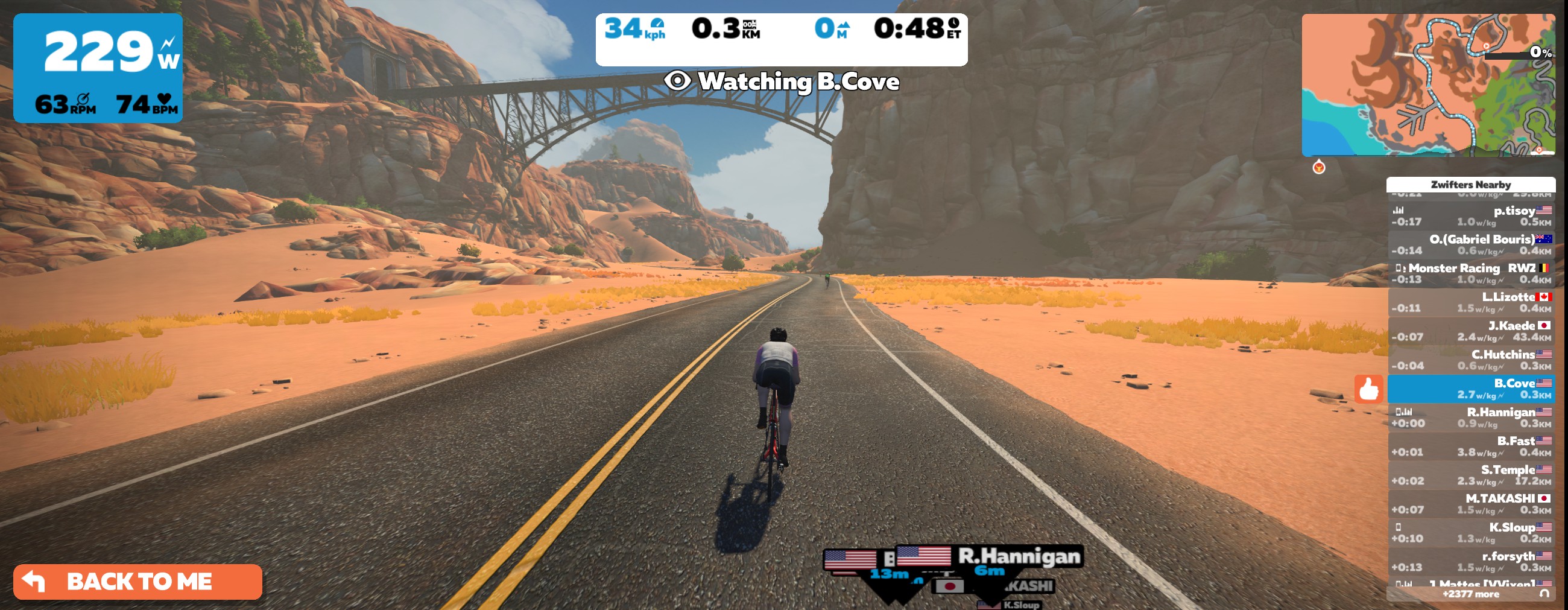
Task: Toggle the watching indicator on Watching B.Cove
Action: click(x=677, y=81)
